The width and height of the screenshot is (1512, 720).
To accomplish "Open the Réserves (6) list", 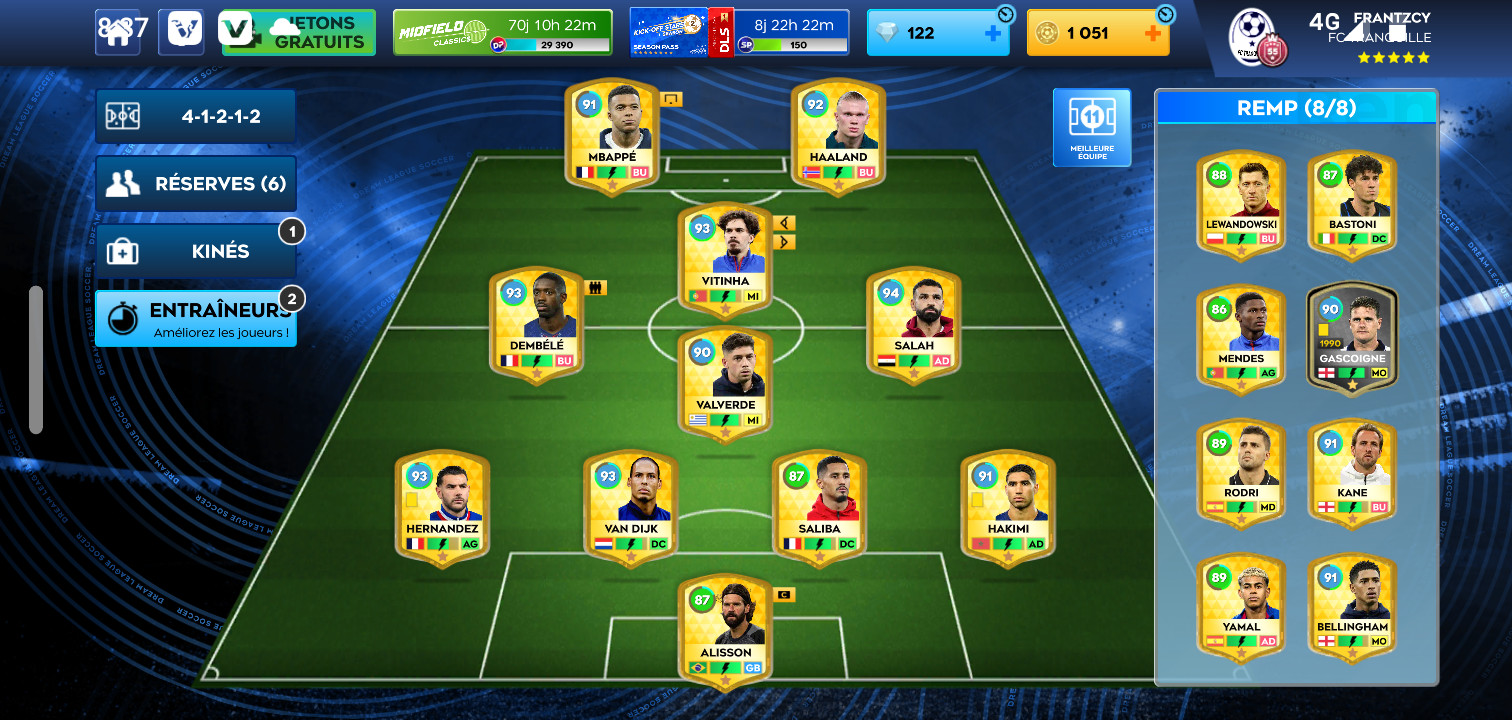I will point(196,184).
